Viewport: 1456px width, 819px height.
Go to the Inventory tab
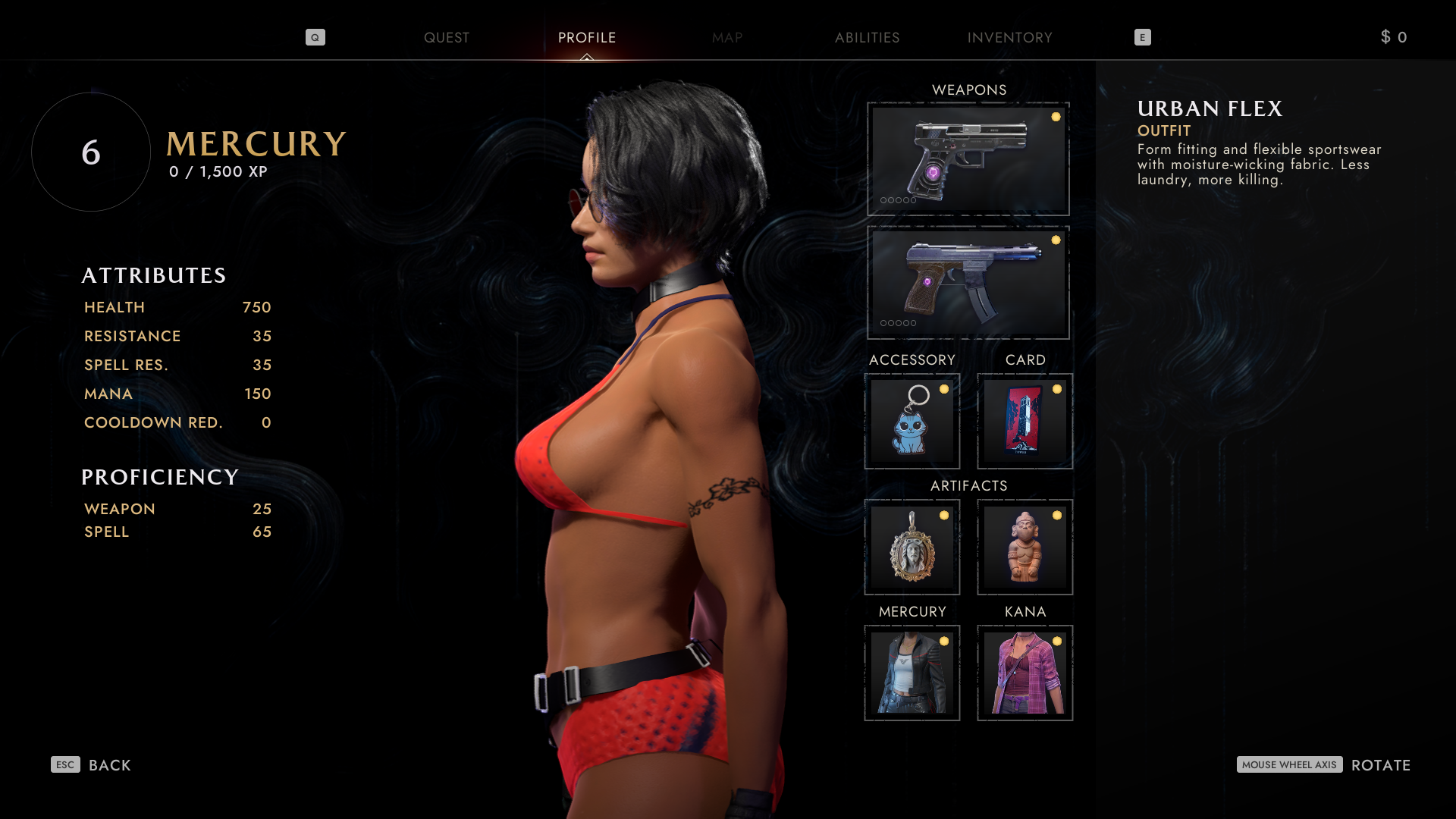click(x=1009, y=37)
